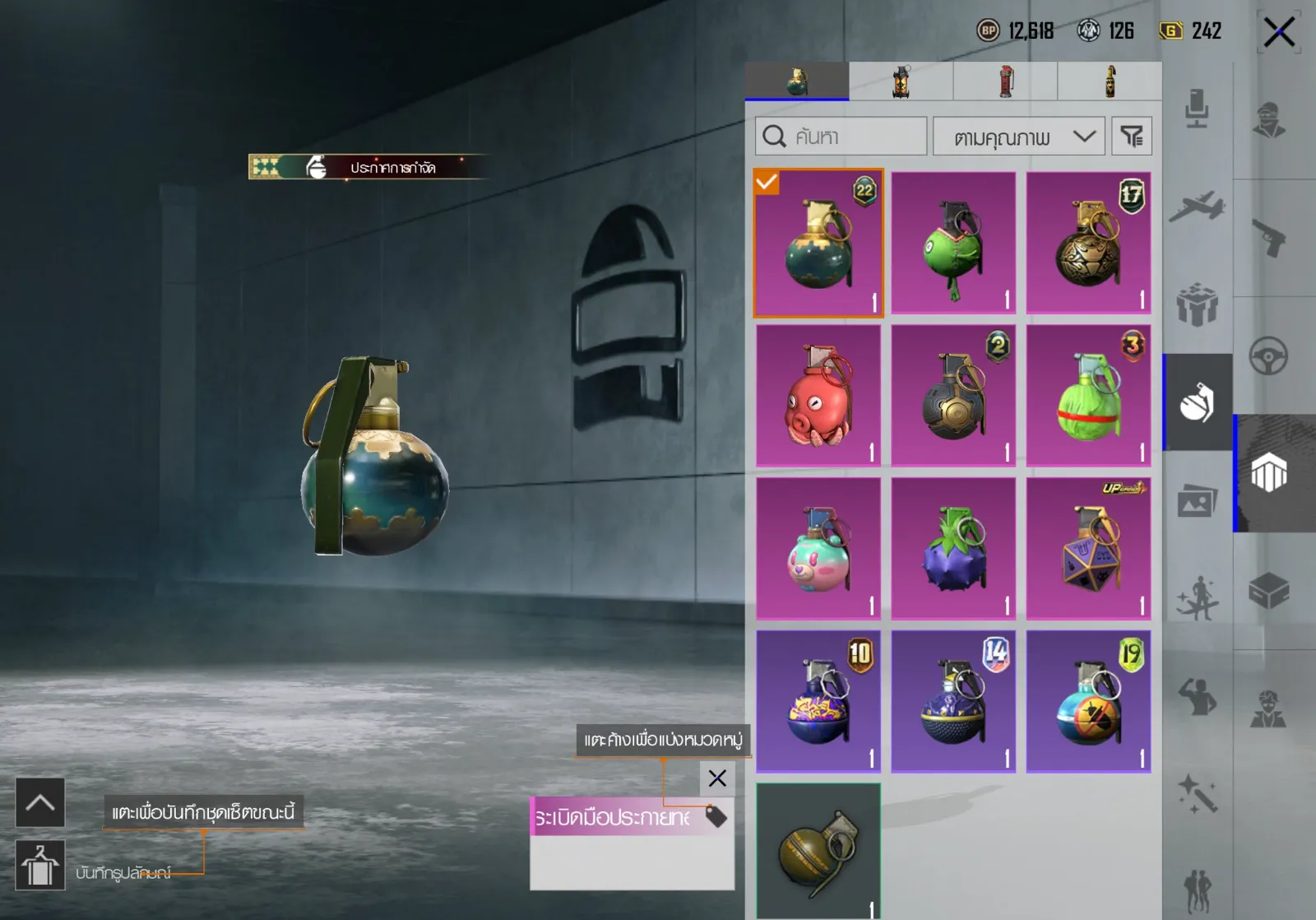The width and height of the screenshot is (1316, 920).
Task: Select the purple dice grenade with UP badge
Action: (1088, 549)
